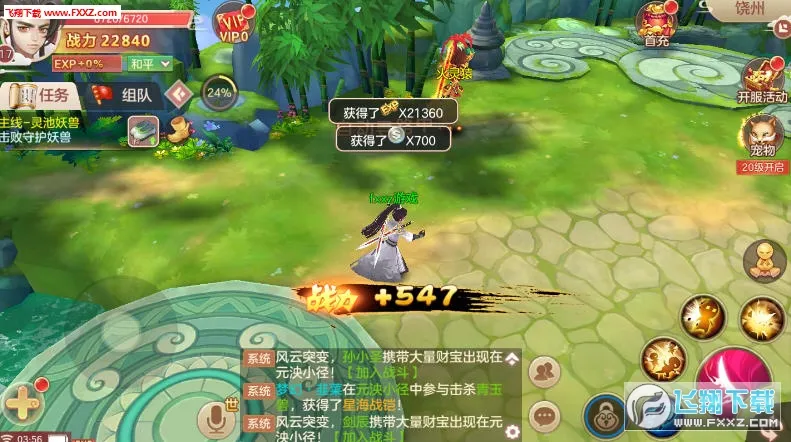The image size is (791, 442).
Task: Collapse the quest panel with the diamond arrow
Action: [x=179, y=94]
